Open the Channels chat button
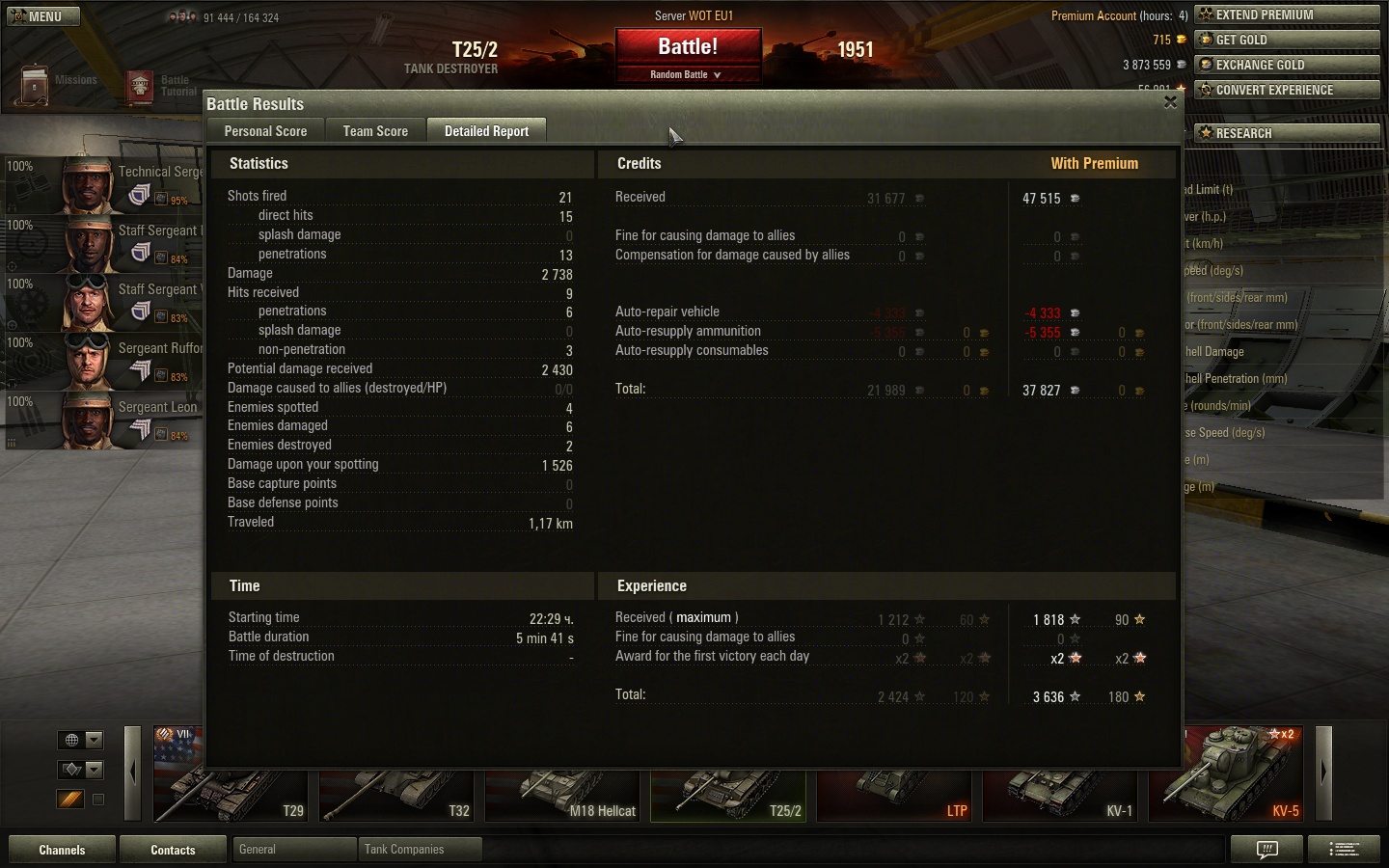The image size is (1389, 868). pos(62,850)
